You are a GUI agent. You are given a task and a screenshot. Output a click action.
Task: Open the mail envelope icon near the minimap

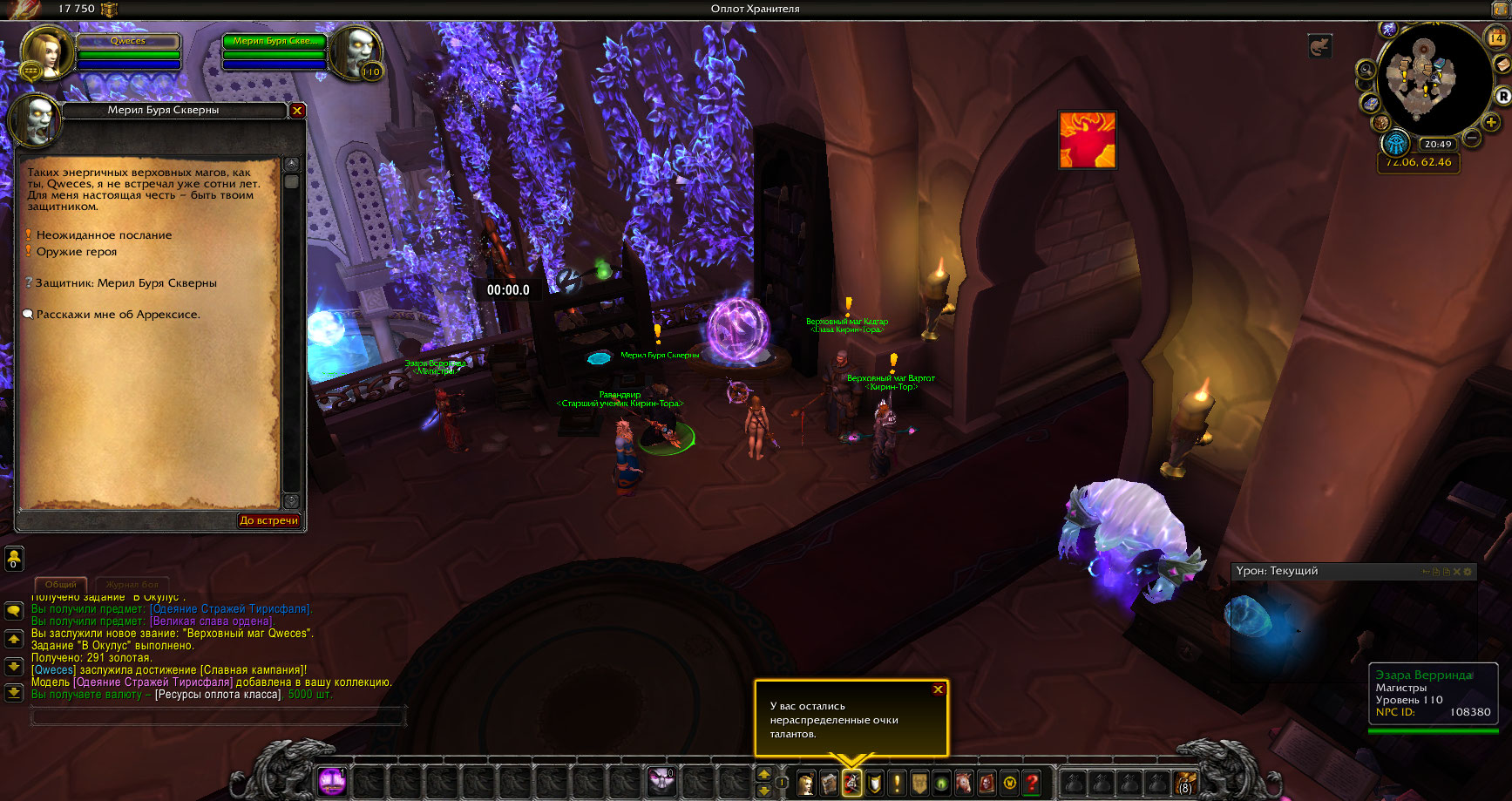coord(1502,65)
